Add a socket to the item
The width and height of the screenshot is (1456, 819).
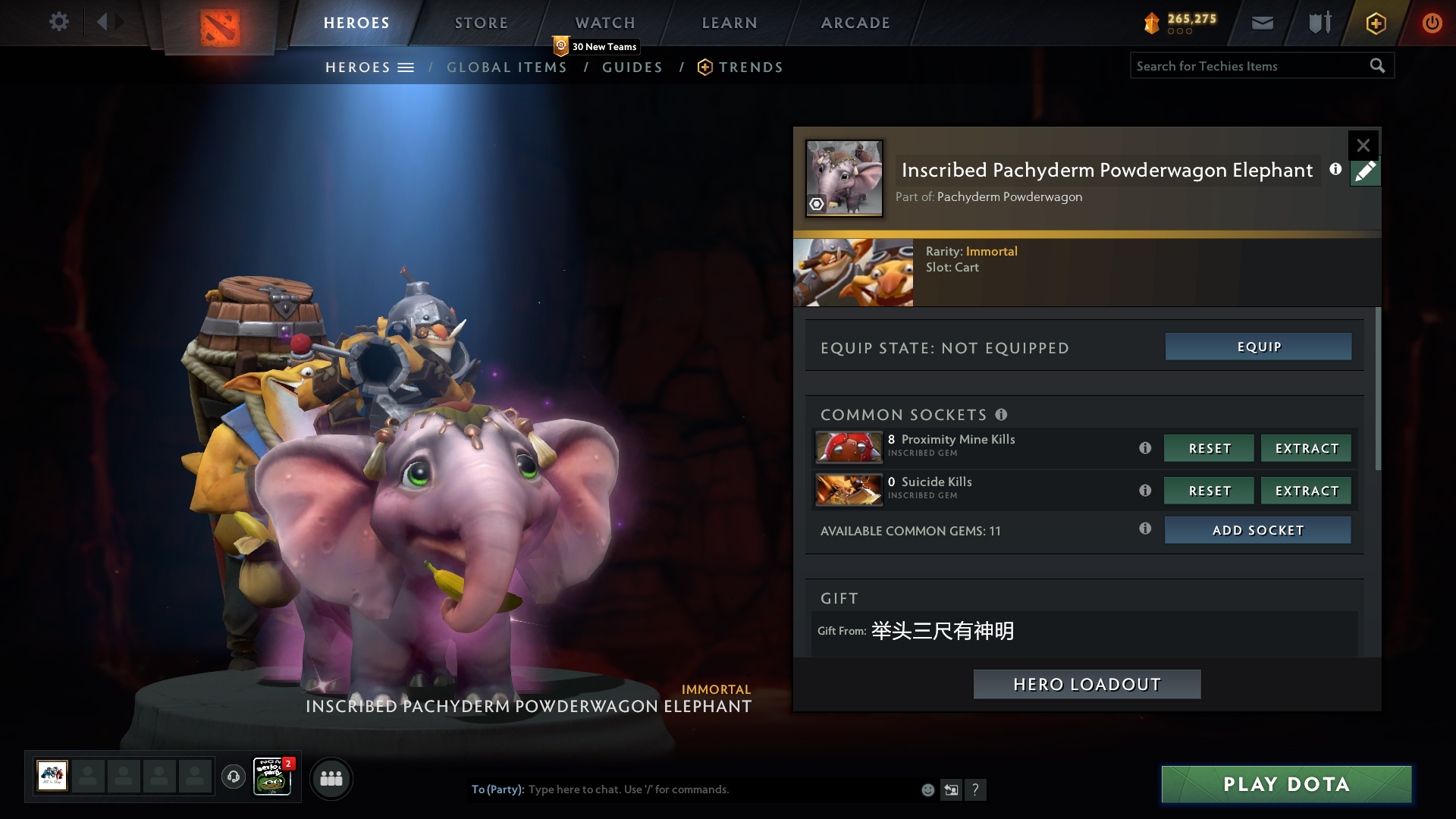pyautogui.click(x=1257, y=530)
